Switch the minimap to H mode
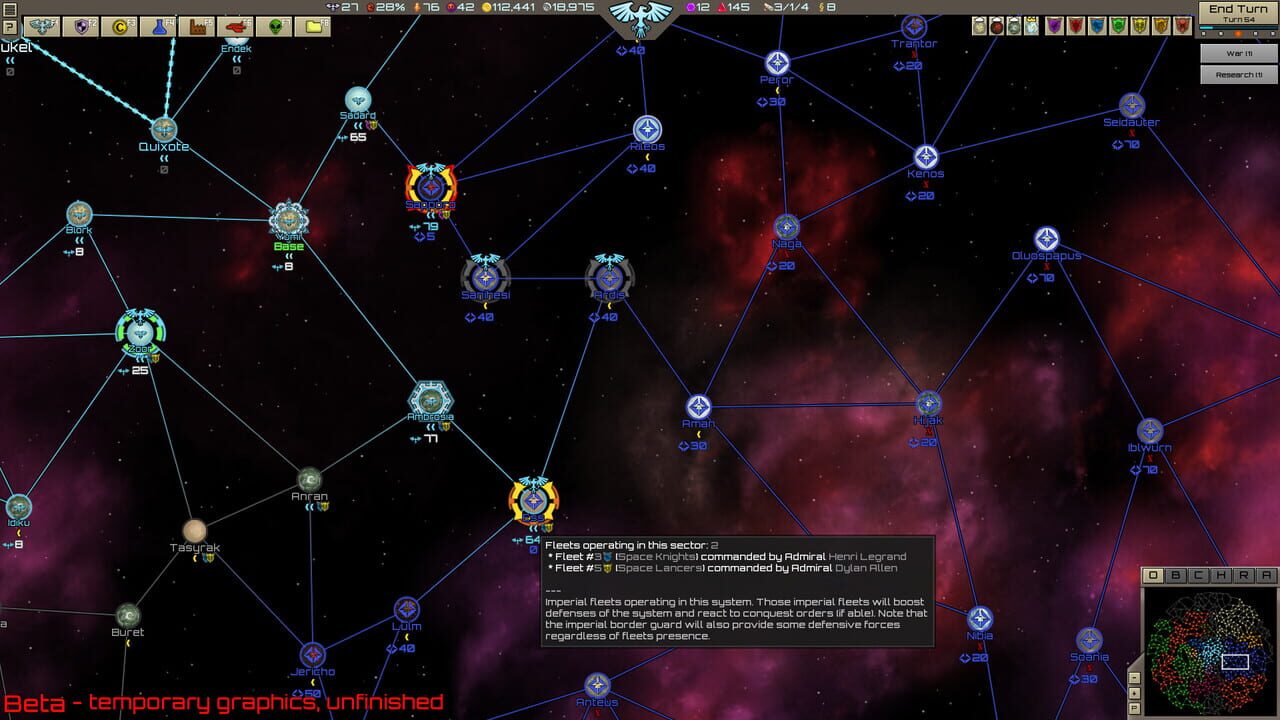The height and width of the screenshot is (720, 1280). coord(1223,575)
